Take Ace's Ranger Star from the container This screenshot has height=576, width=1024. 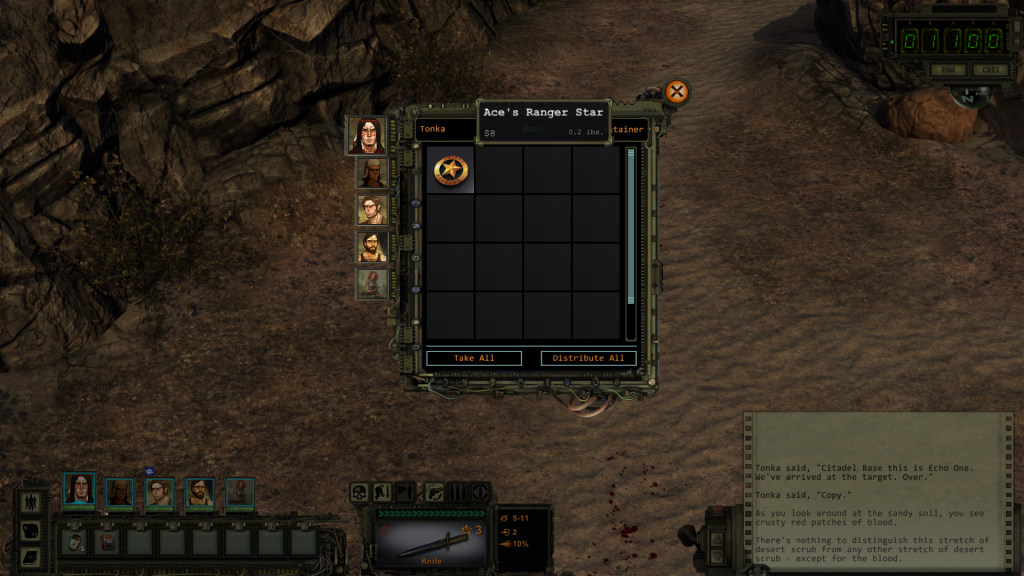[450, 170]
